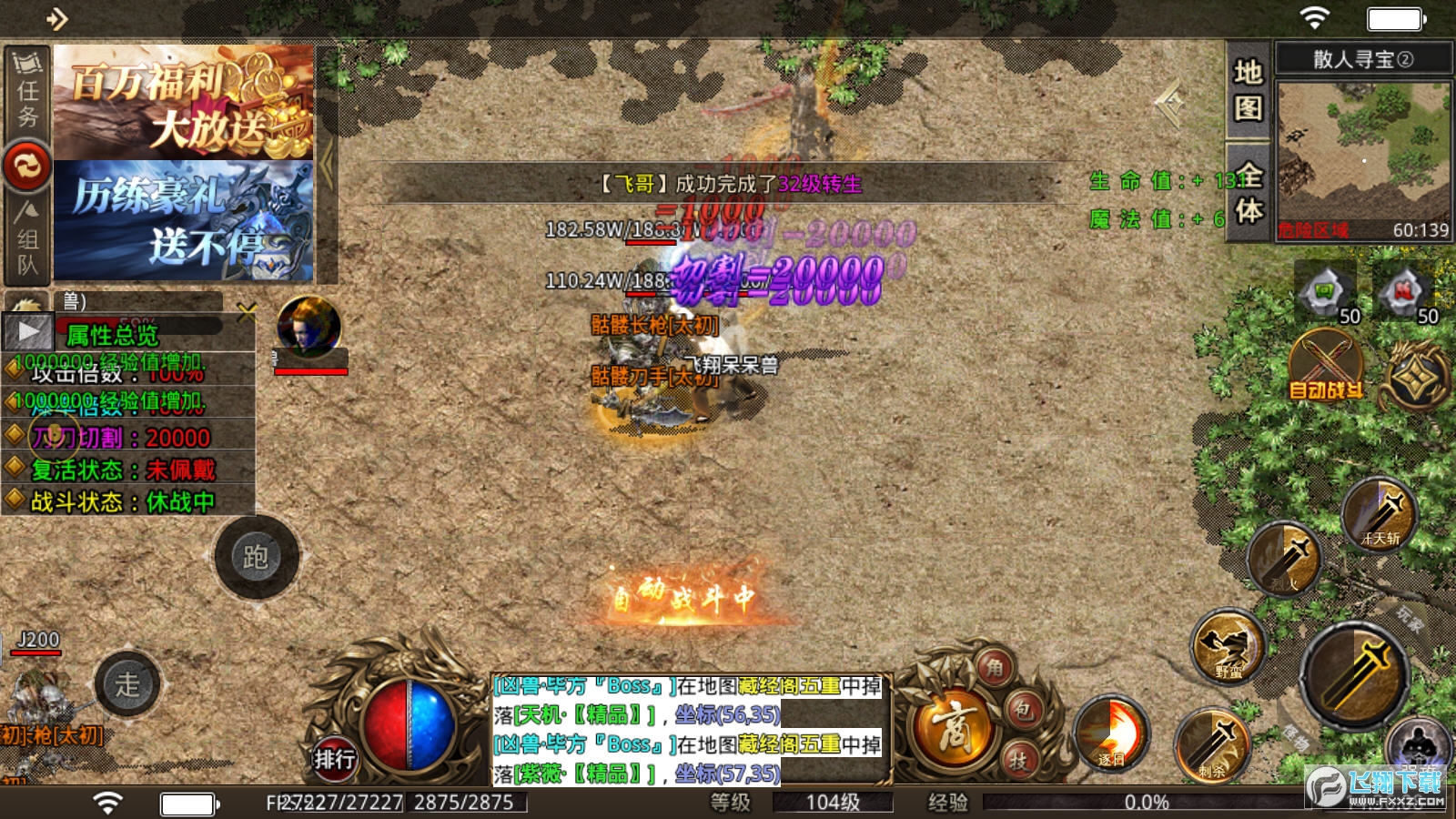Tap the large basic sword attack button
The height and width of the screenshot is (819, 1456).
(1355, 675)
